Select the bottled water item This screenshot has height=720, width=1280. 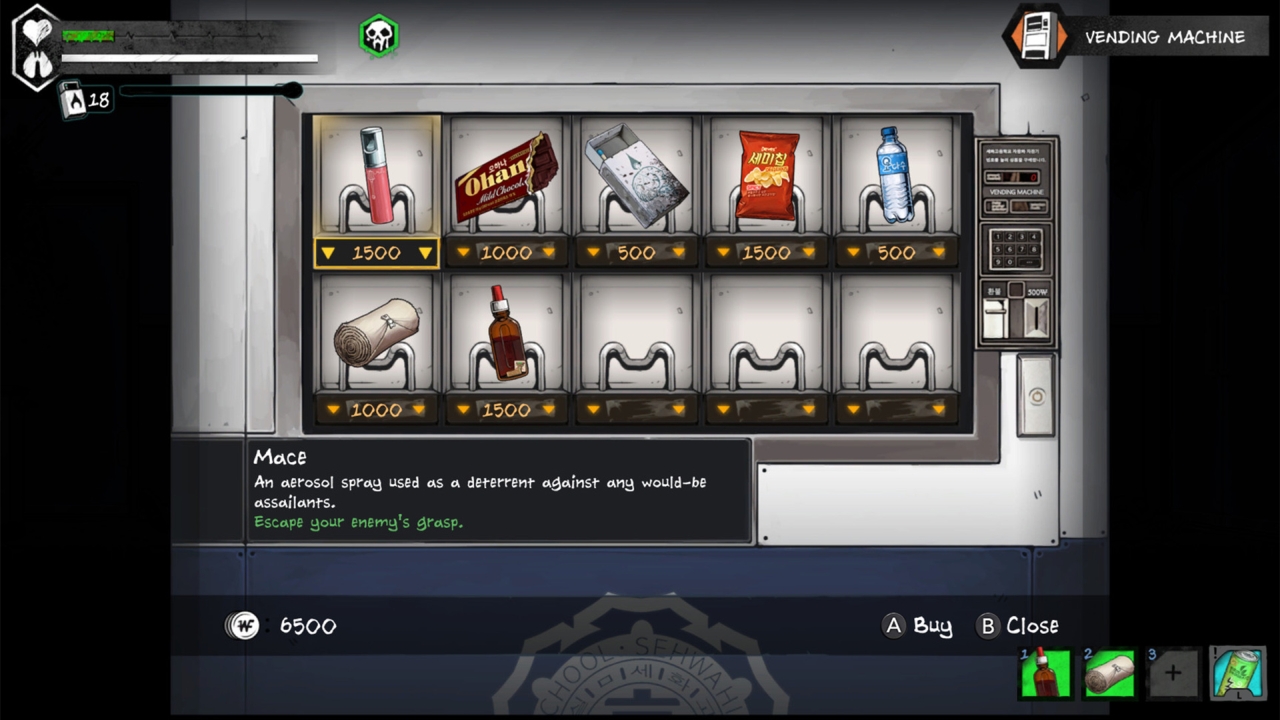click(897, 178)
